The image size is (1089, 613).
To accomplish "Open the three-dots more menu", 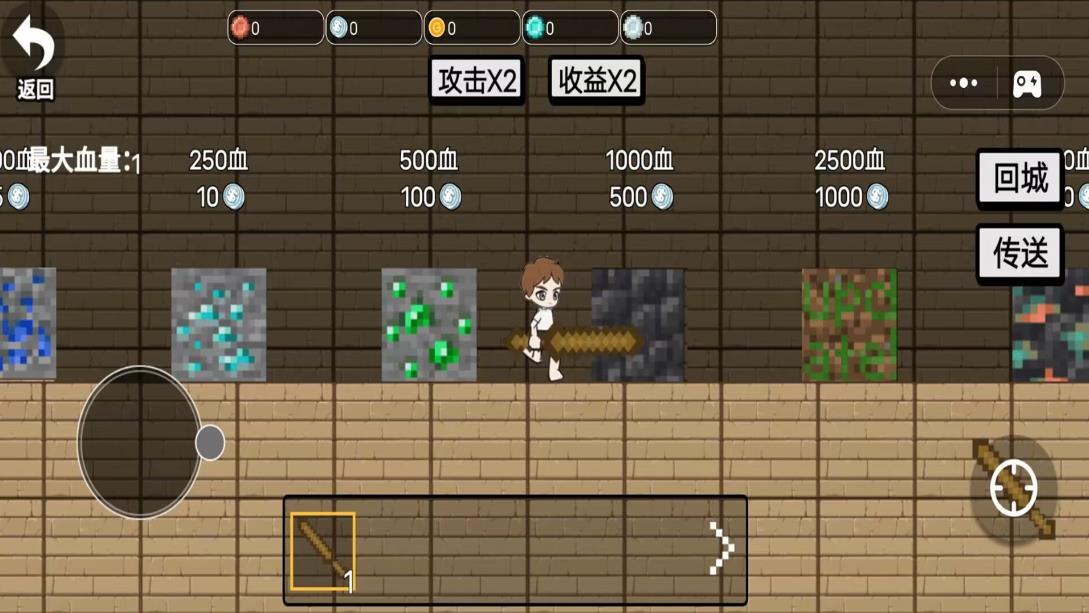I will click(x=964, y=83).
